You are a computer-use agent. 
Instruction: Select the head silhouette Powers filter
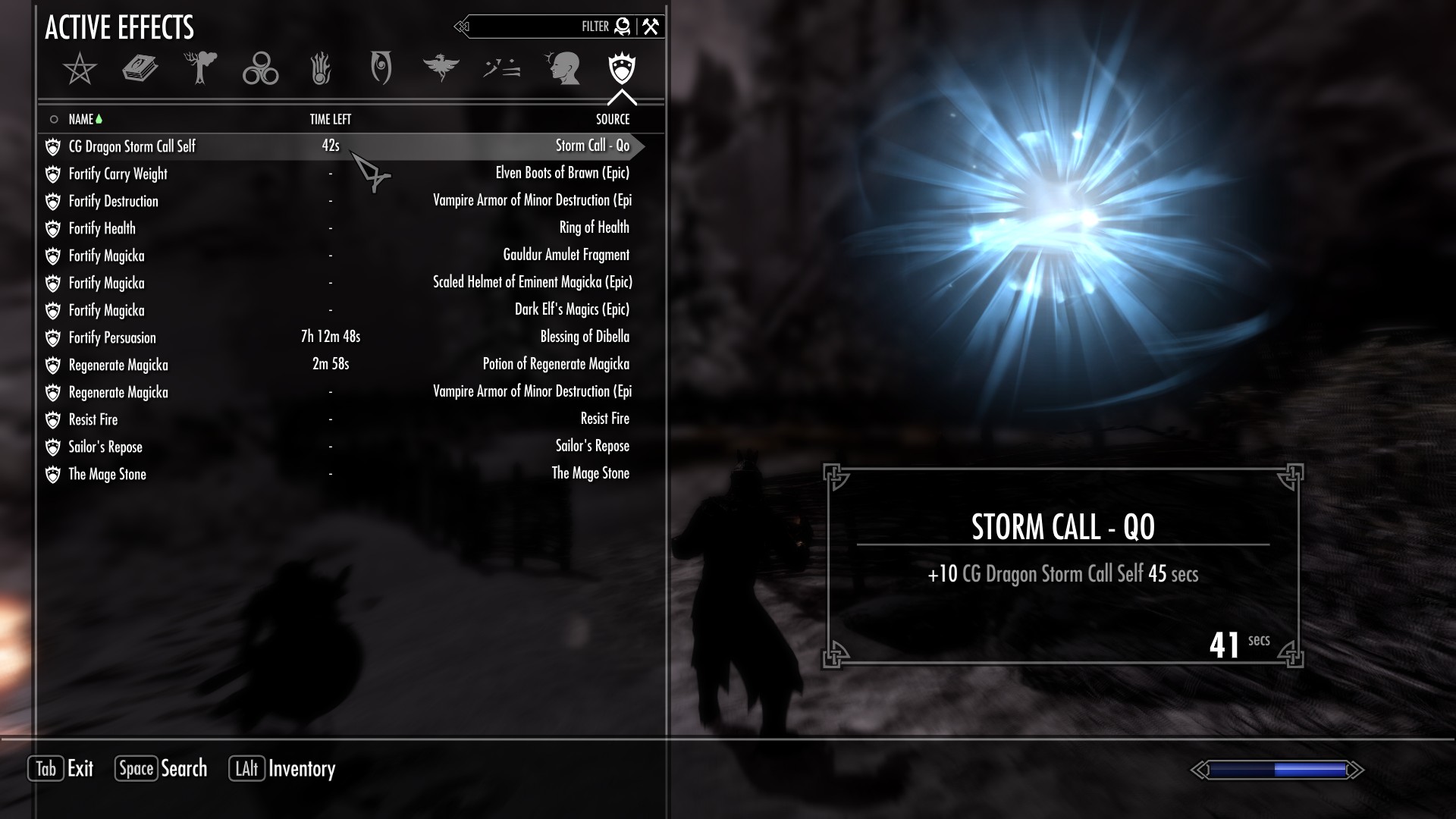[x=563, y=69]
